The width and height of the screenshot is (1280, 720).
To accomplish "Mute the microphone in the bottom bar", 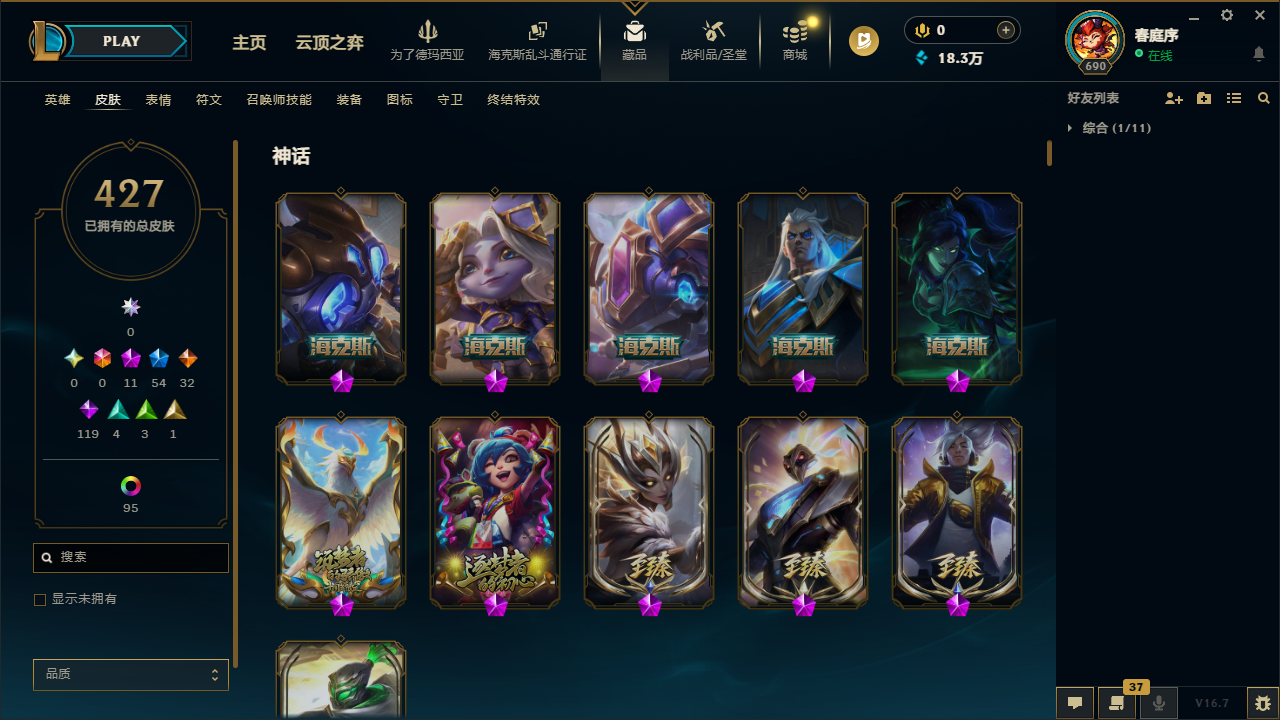I will 1159,702.
